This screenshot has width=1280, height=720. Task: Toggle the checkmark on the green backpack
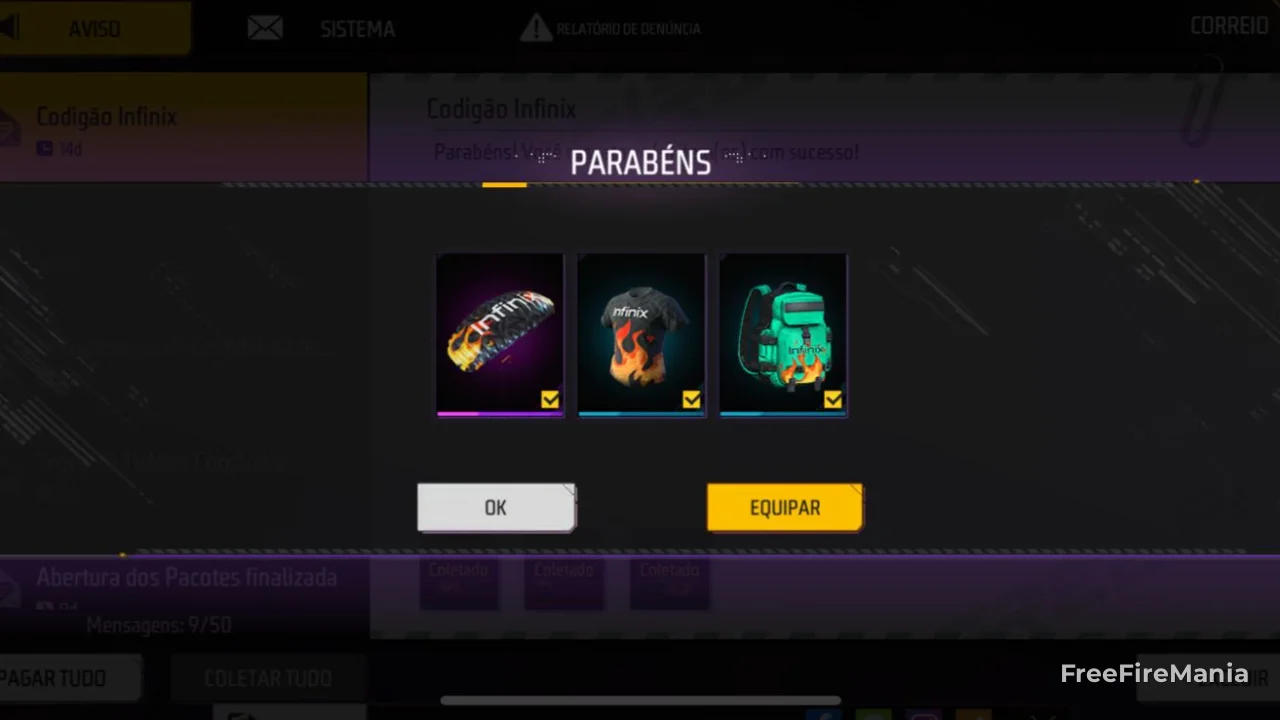(x=833, y=399)
